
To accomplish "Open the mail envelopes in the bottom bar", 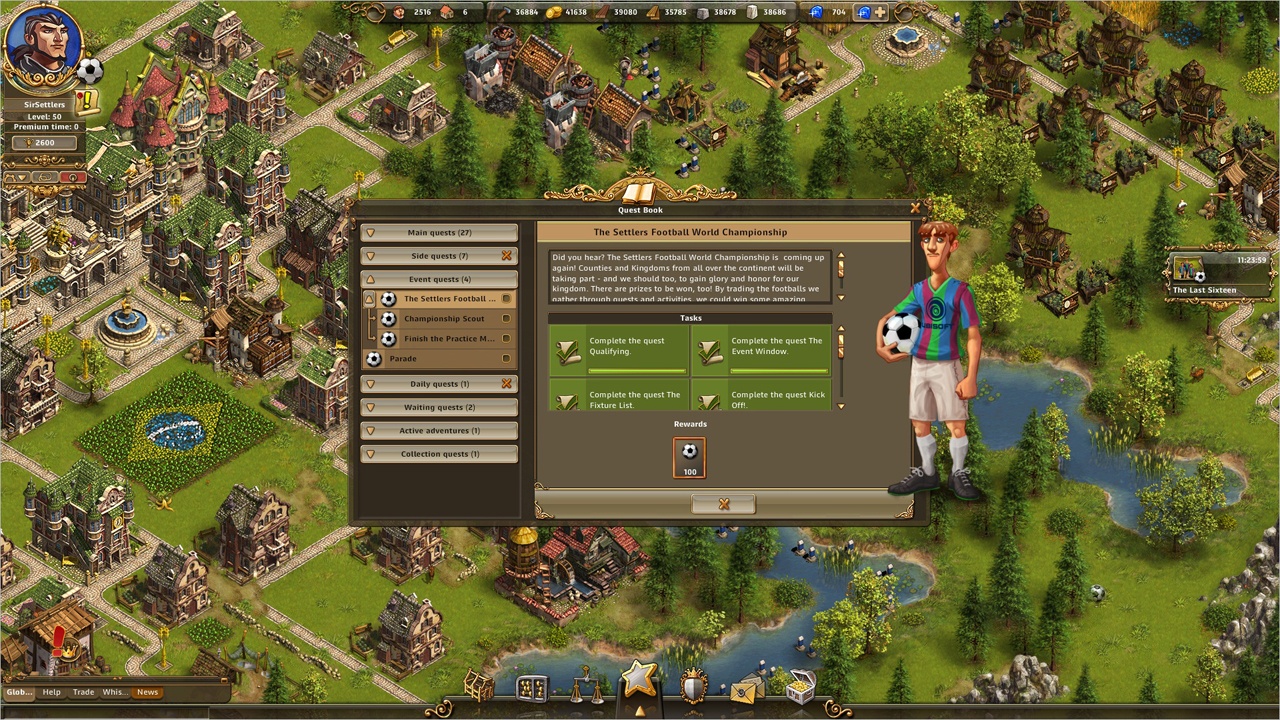I will pyautogui.click(x=746, y=688).
